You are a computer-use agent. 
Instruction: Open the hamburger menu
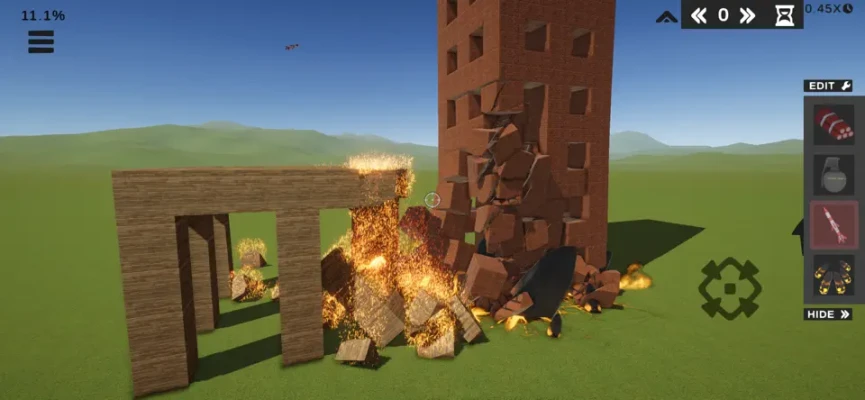(41, 42)
